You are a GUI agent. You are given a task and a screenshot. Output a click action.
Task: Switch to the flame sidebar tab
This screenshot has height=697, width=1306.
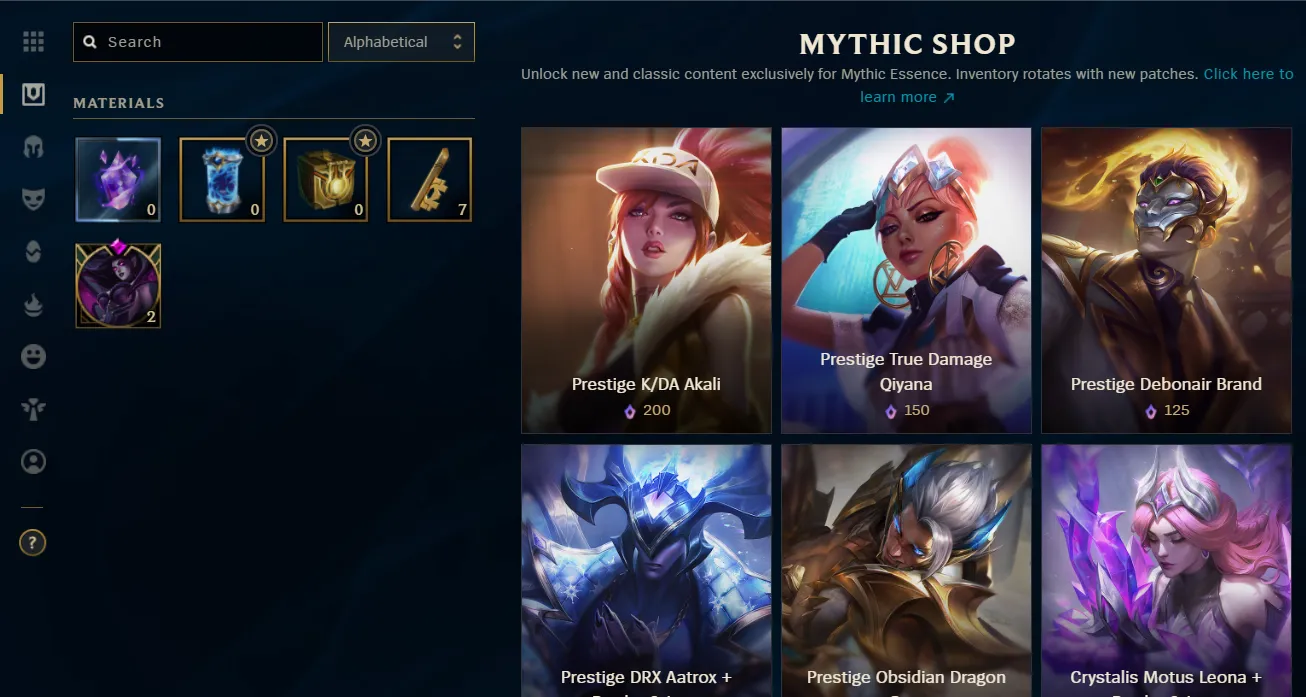point(33,305)
